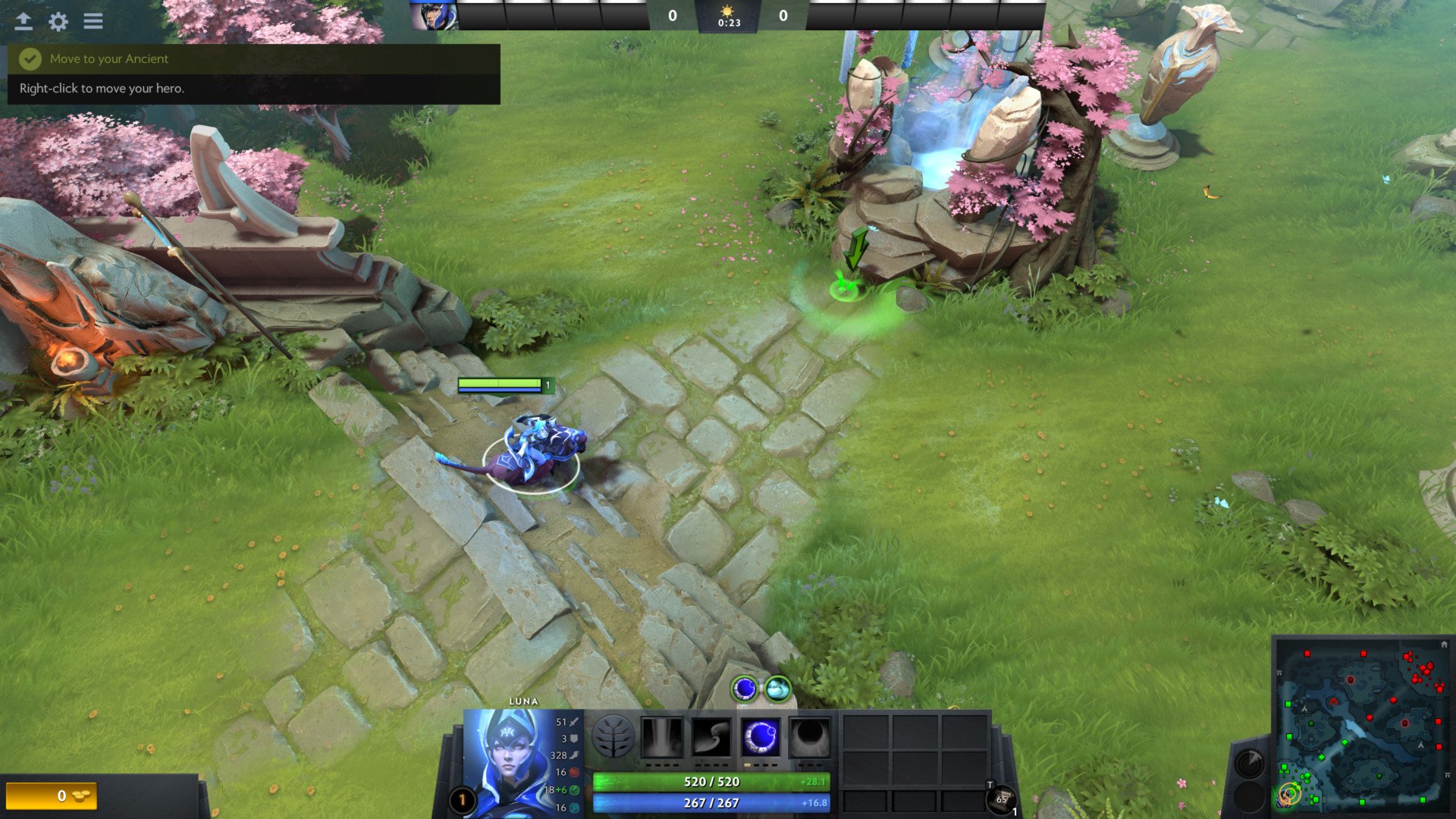
Task: Open Luna's talent tree icon
Action: tap(614, 736)
